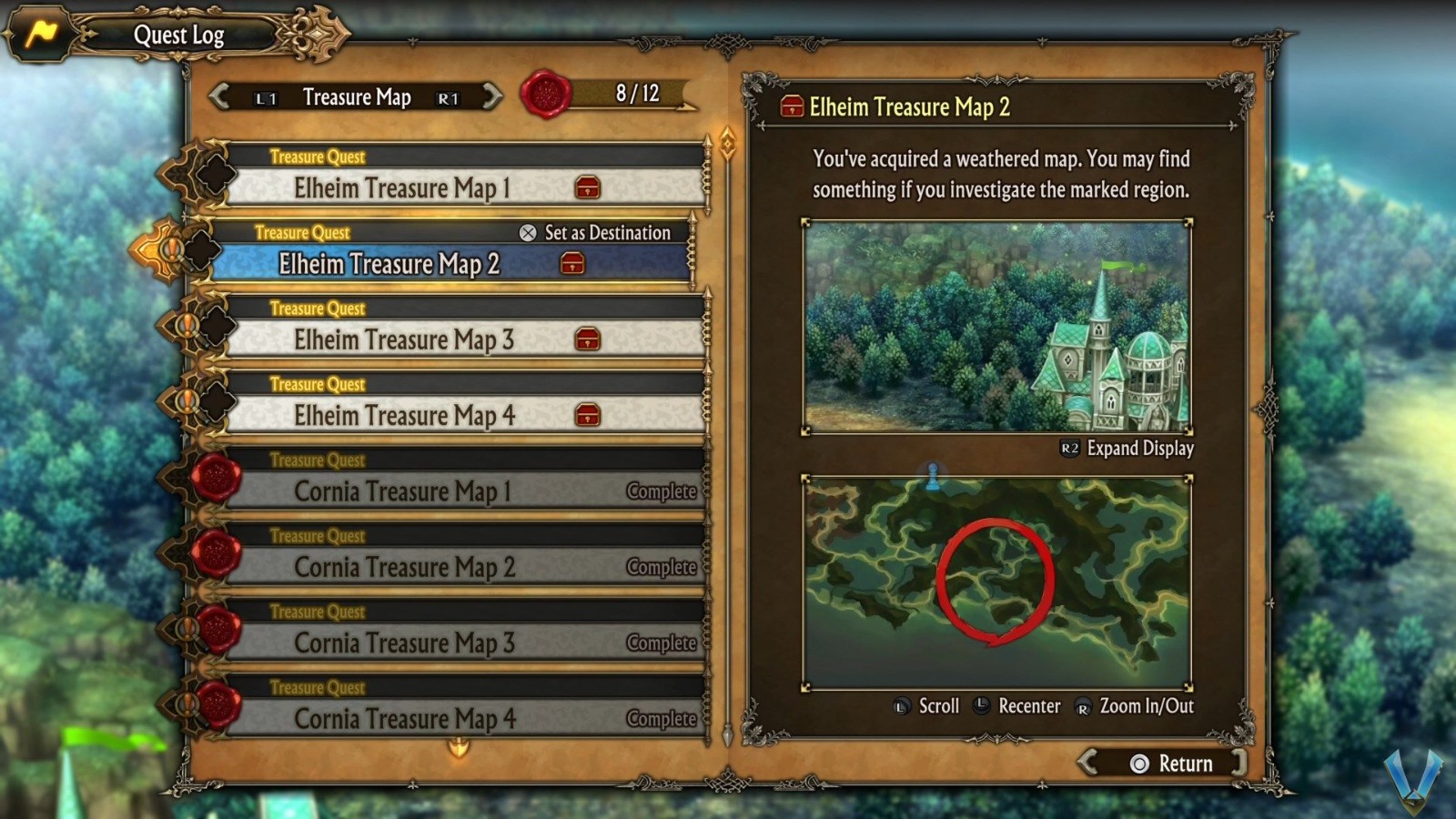This screenshot has width=1456, height=819.
Task: Activate Expand Display for the map preview
Action: 1141,449
